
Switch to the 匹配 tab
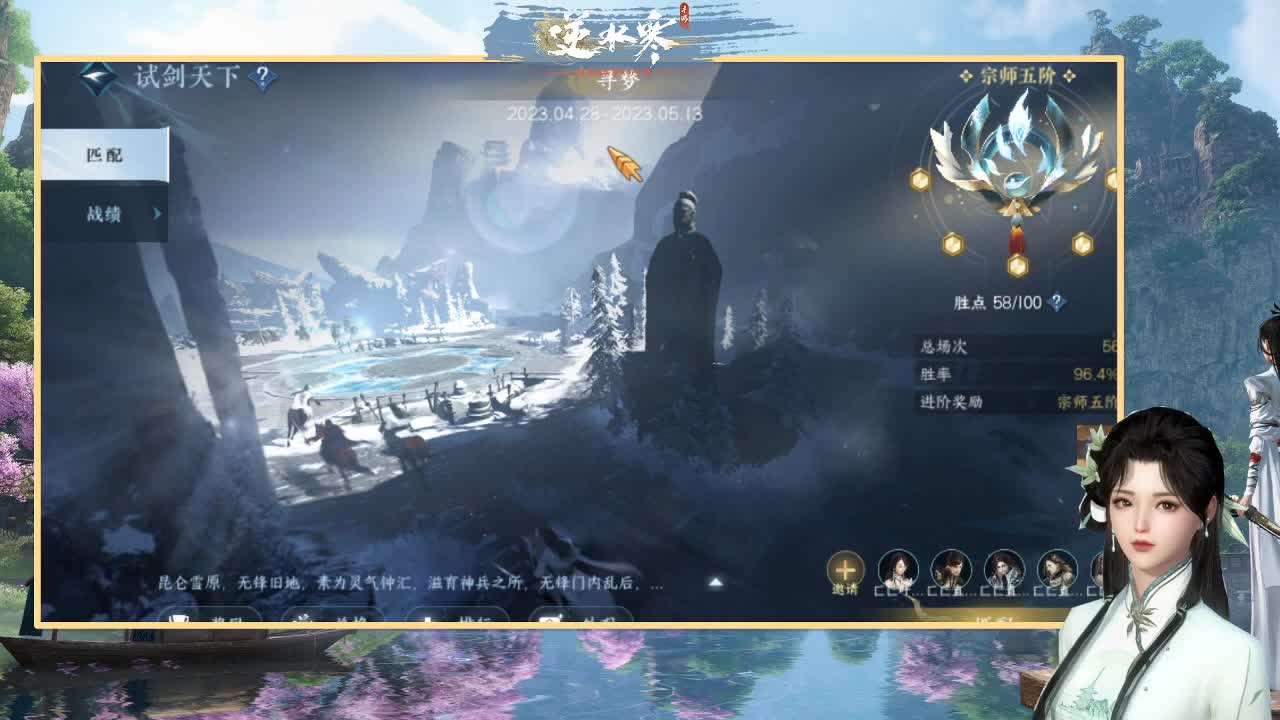103,155
